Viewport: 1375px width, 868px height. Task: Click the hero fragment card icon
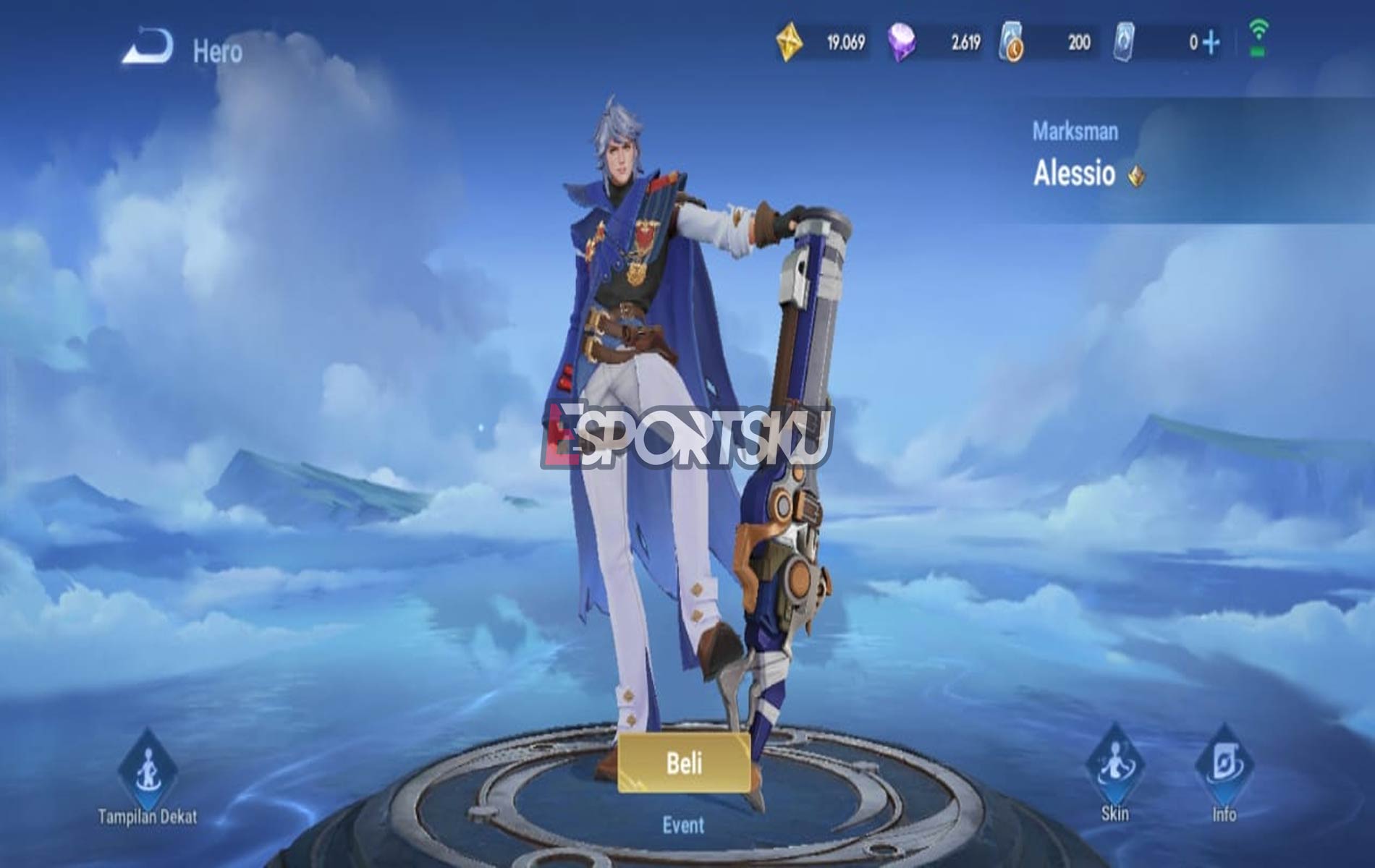click(1125, 41)
